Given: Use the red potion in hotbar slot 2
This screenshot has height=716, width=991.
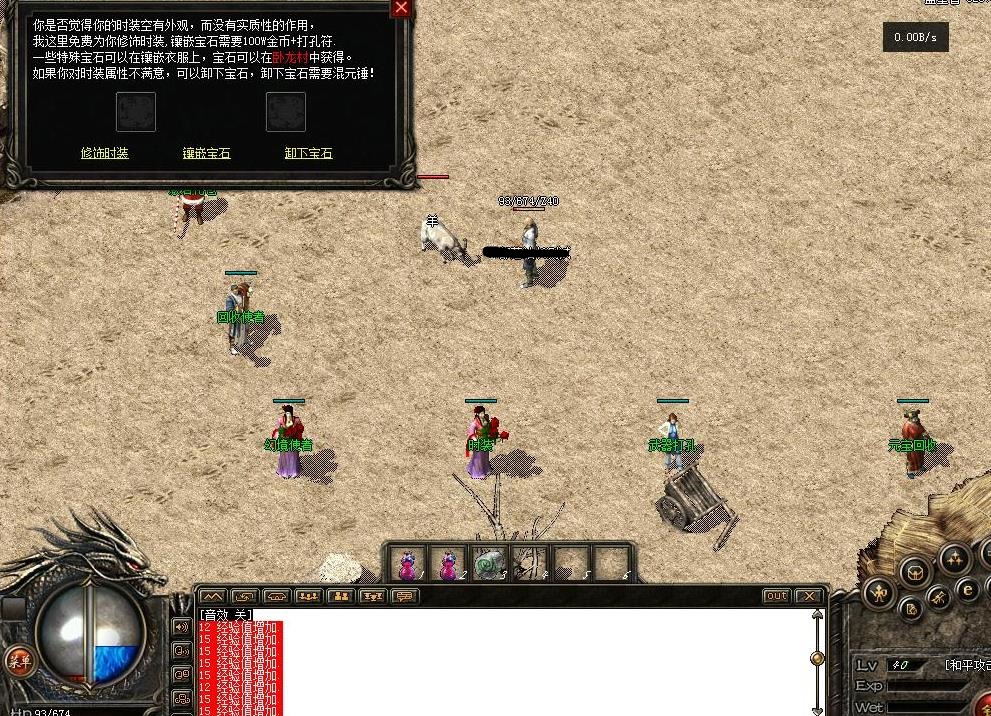Looking at the screenshot, I should [x=449, y=564].
